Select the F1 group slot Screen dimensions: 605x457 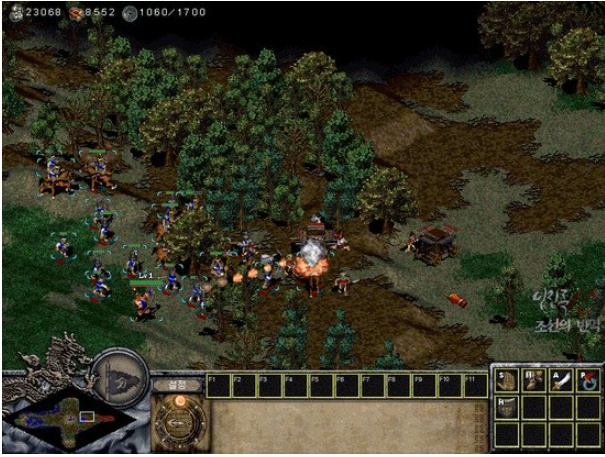219,383
